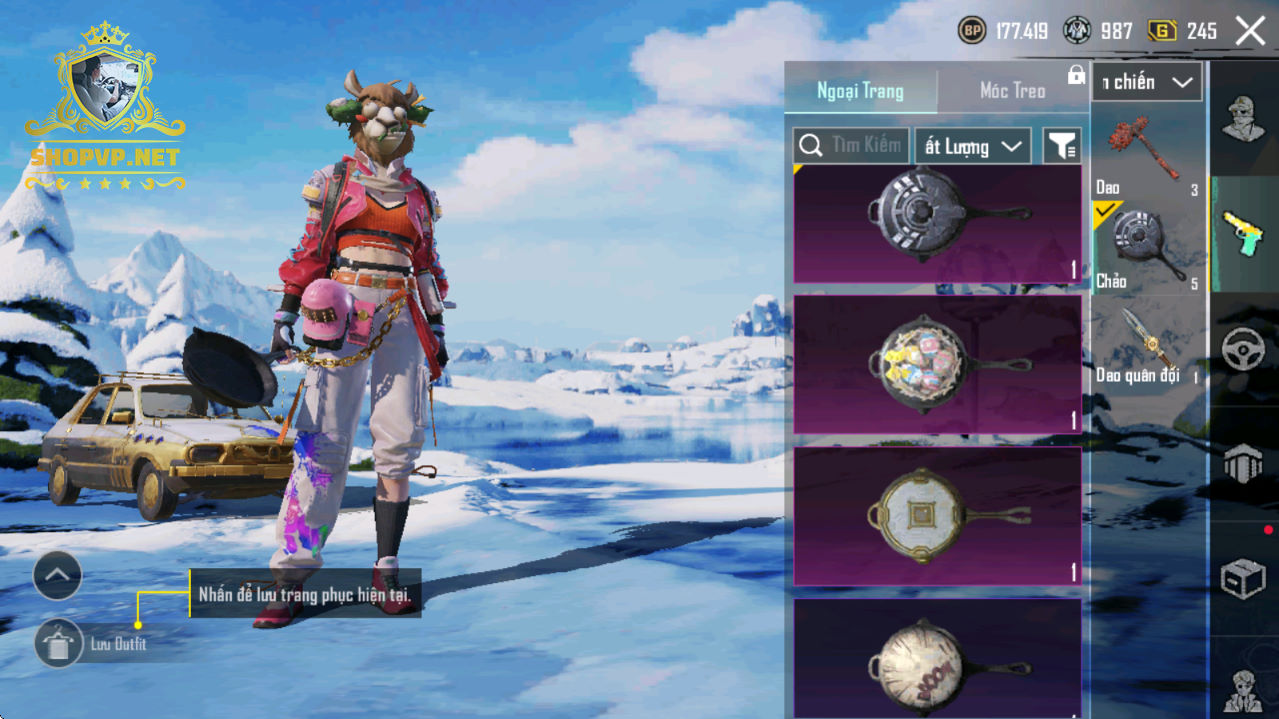Open the crate box section
The height and width of the screenshot is (719, 1279).
point(1243,578)
